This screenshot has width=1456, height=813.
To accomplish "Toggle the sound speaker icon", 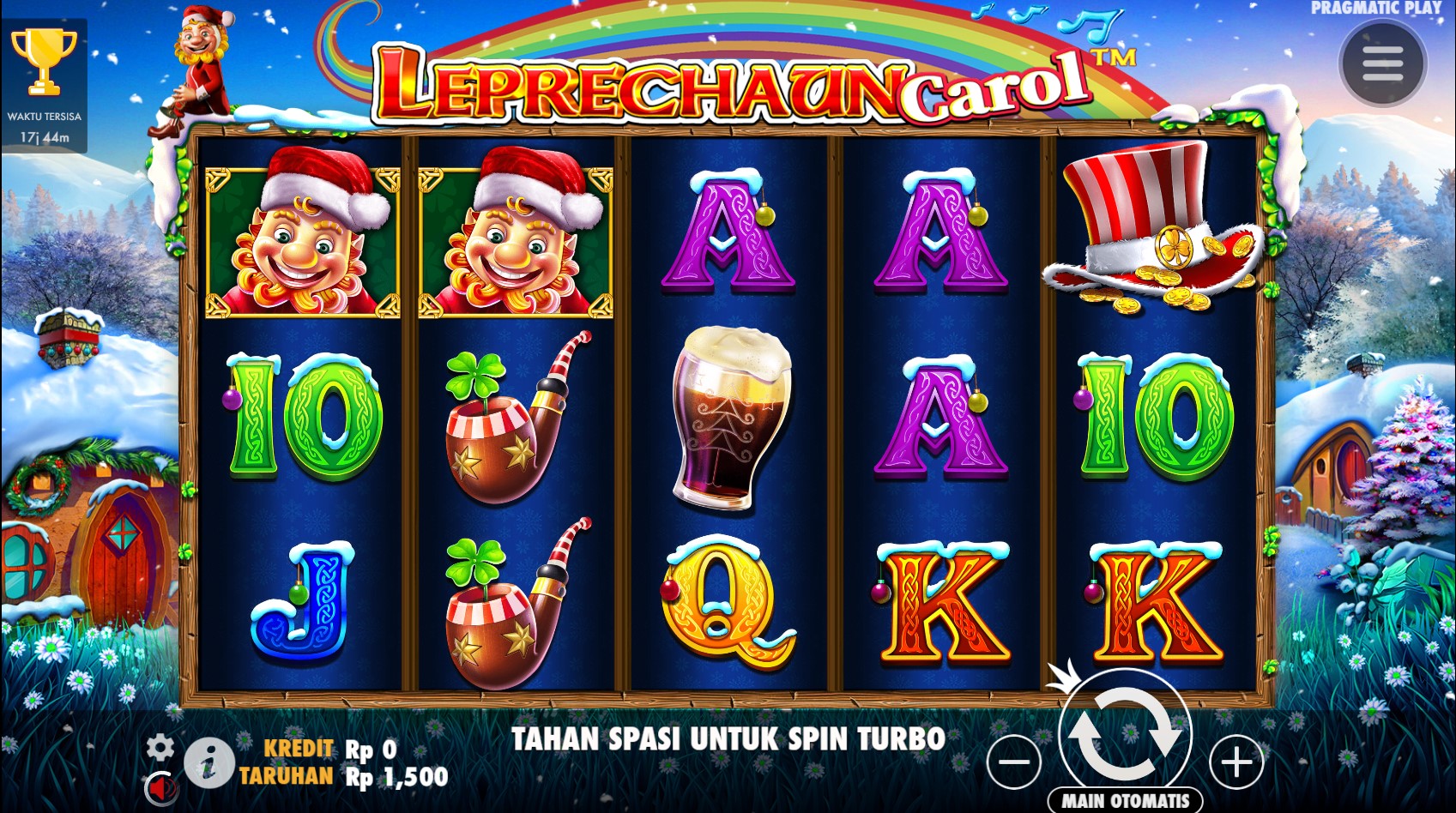I will [x=160, y=786].
